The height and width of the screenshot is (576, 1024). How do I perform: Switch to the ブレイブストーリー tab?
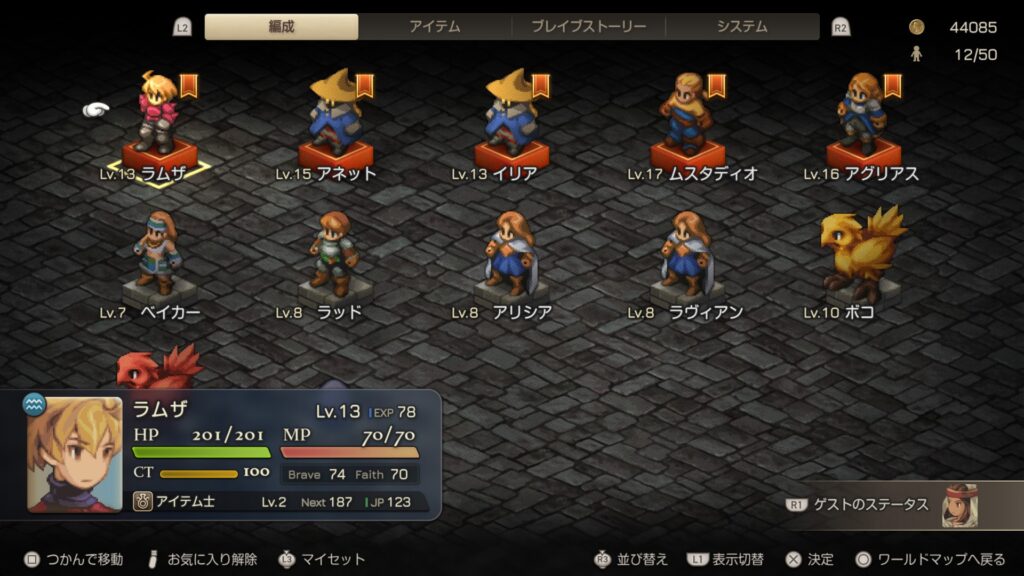pyautogui.click(x=588, y=27)
